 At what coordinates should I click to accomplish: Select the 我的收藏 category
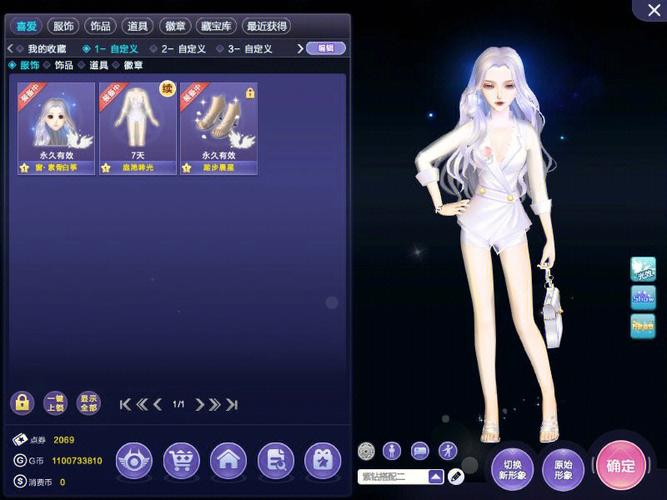click(42, 48)
